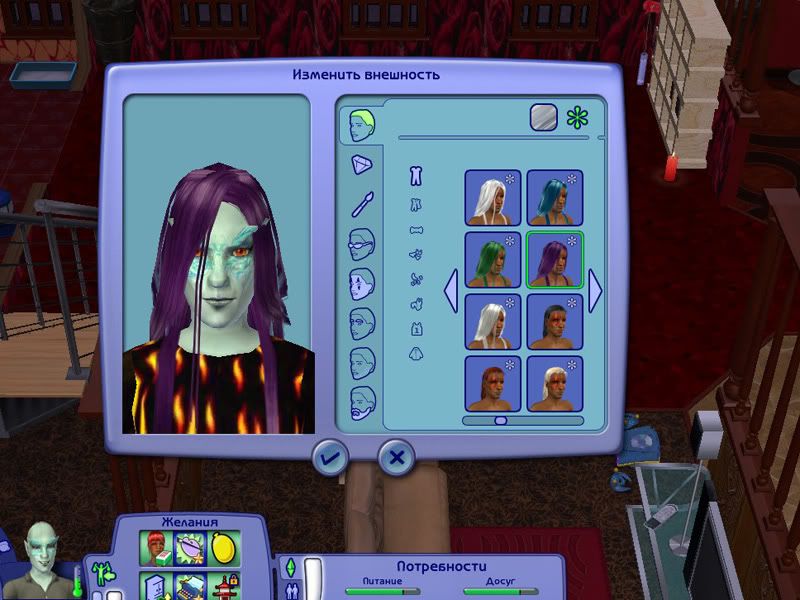Select the white long hair thumbnail in the top row

(492, 197)
